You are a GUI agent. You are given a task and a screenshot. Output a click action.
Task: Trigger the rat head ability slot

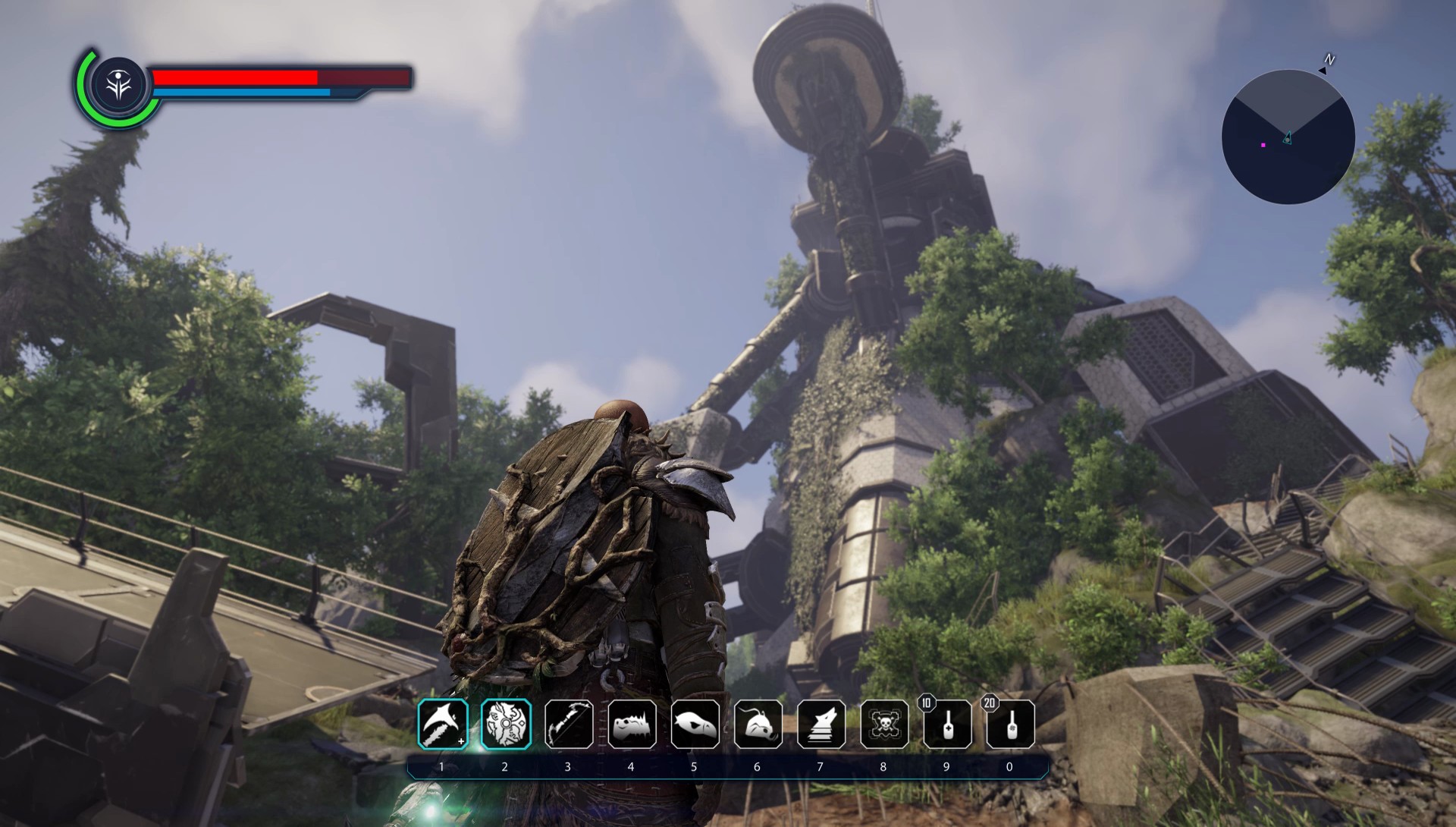tap(758, 724)
